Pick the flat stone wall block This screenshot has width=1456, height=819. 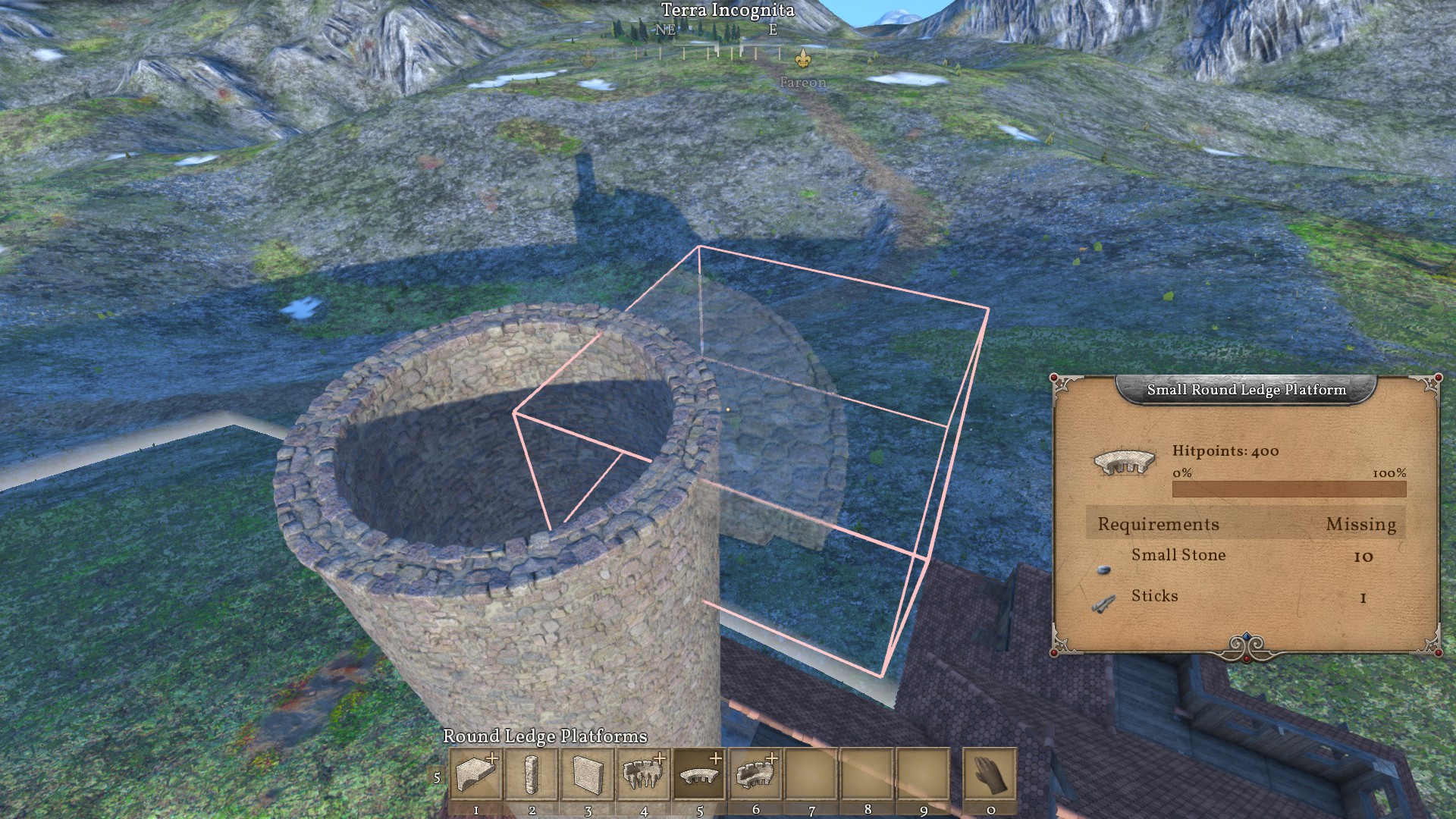[x=588, y=774]
